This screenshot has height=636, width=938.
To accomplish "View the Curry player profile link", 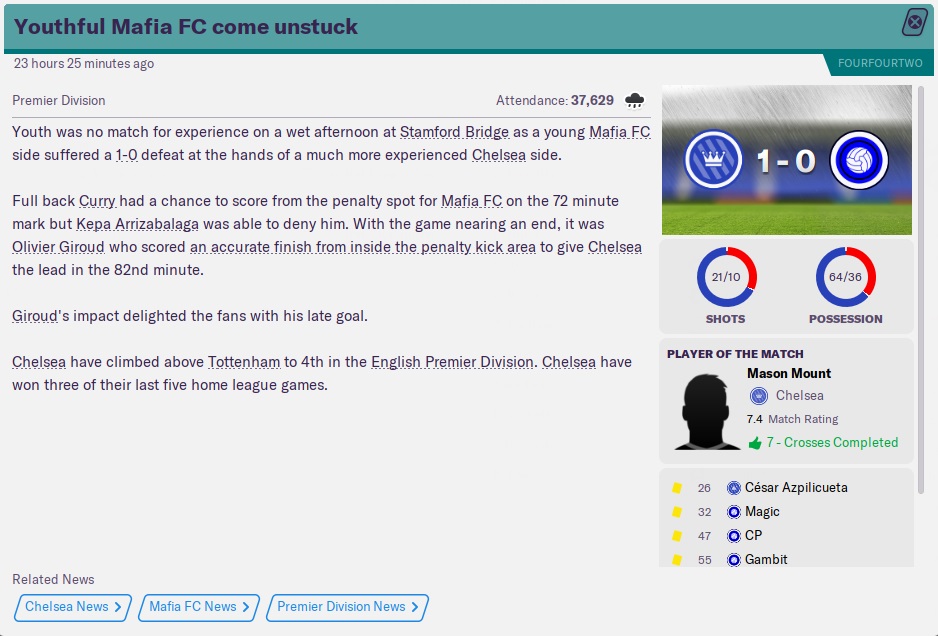I will (x=97, y=201).
